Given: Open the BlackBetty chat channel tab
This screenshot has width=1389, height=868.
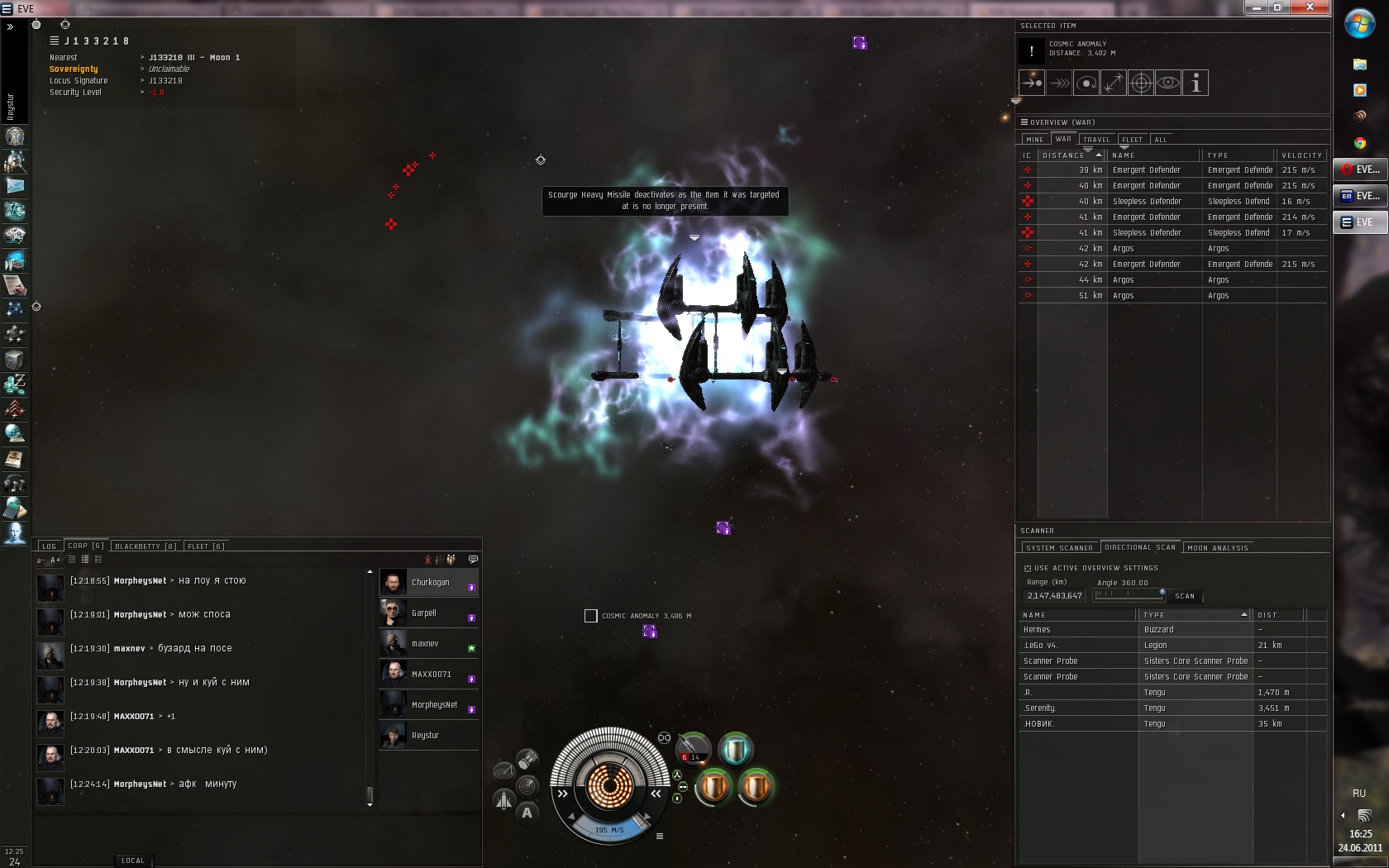Looking at the screenshot, I should pyautogui.click(x=145, y=546).
